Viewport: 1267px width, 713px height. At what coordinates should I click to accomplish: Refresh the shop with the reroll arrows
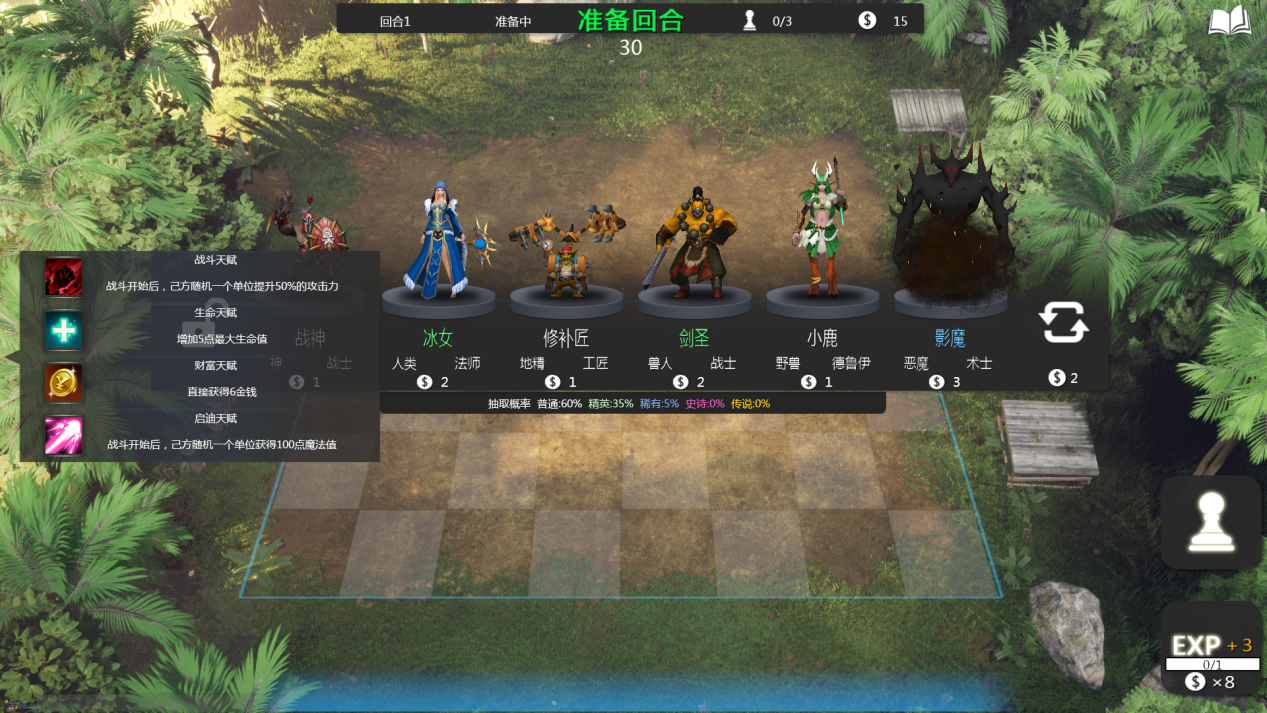pos(1062,323)
